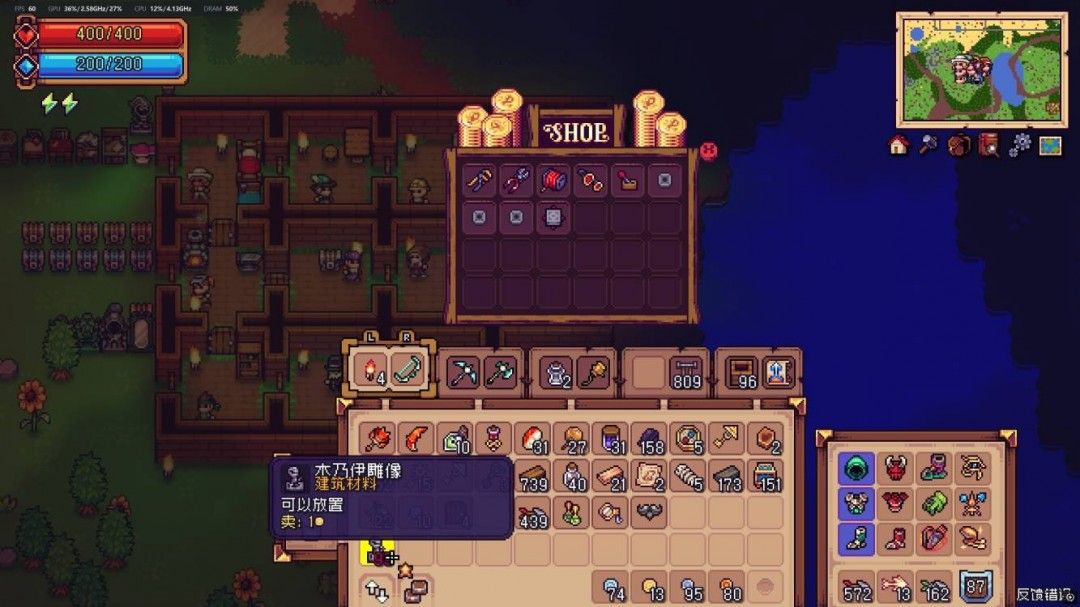Sort inventory with the up-down arrows button
1080x607 pixels.
pyautogui.click(x=378, y=589)
